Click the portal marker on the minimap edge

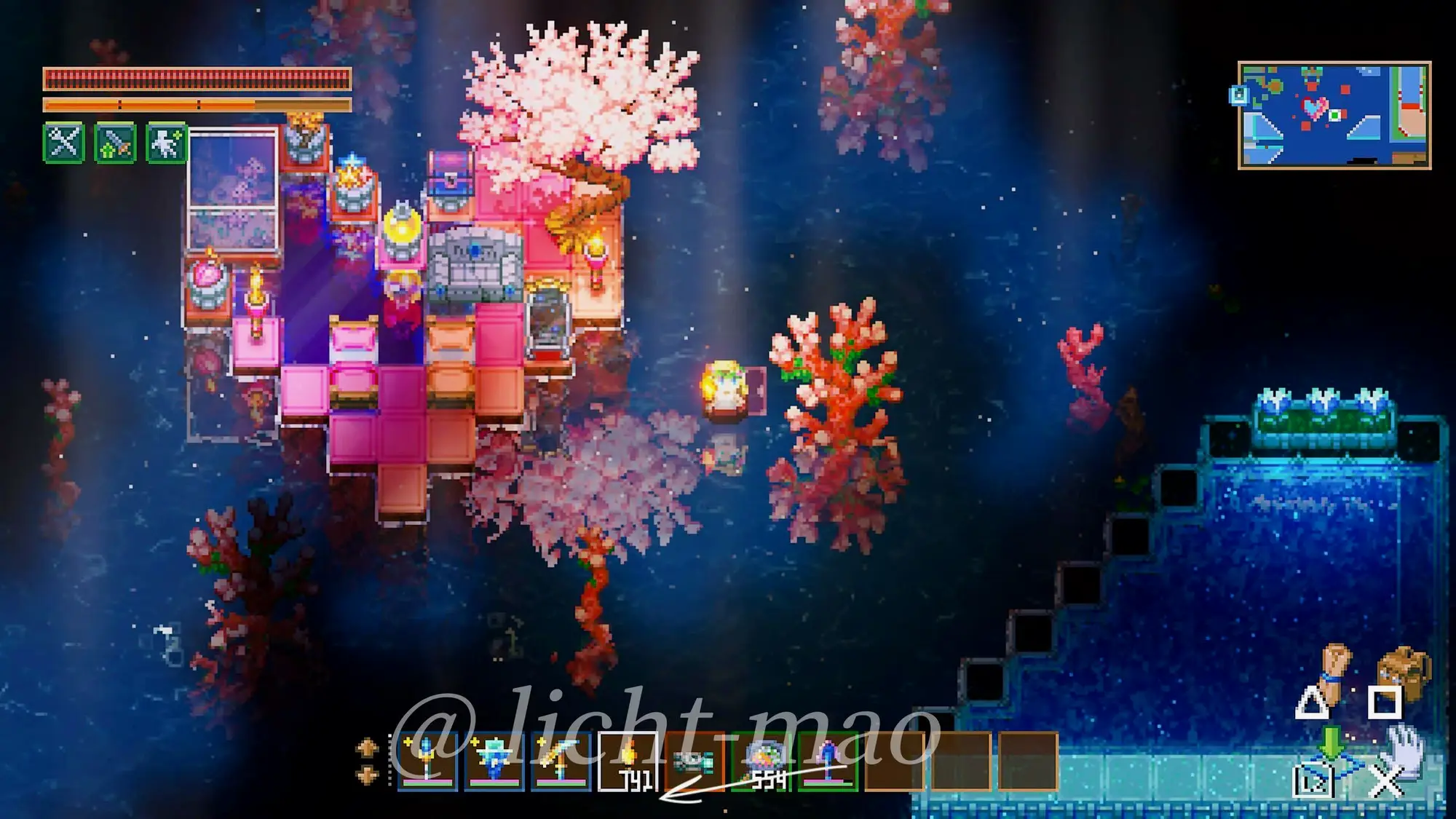click(x=1239, y=95)
